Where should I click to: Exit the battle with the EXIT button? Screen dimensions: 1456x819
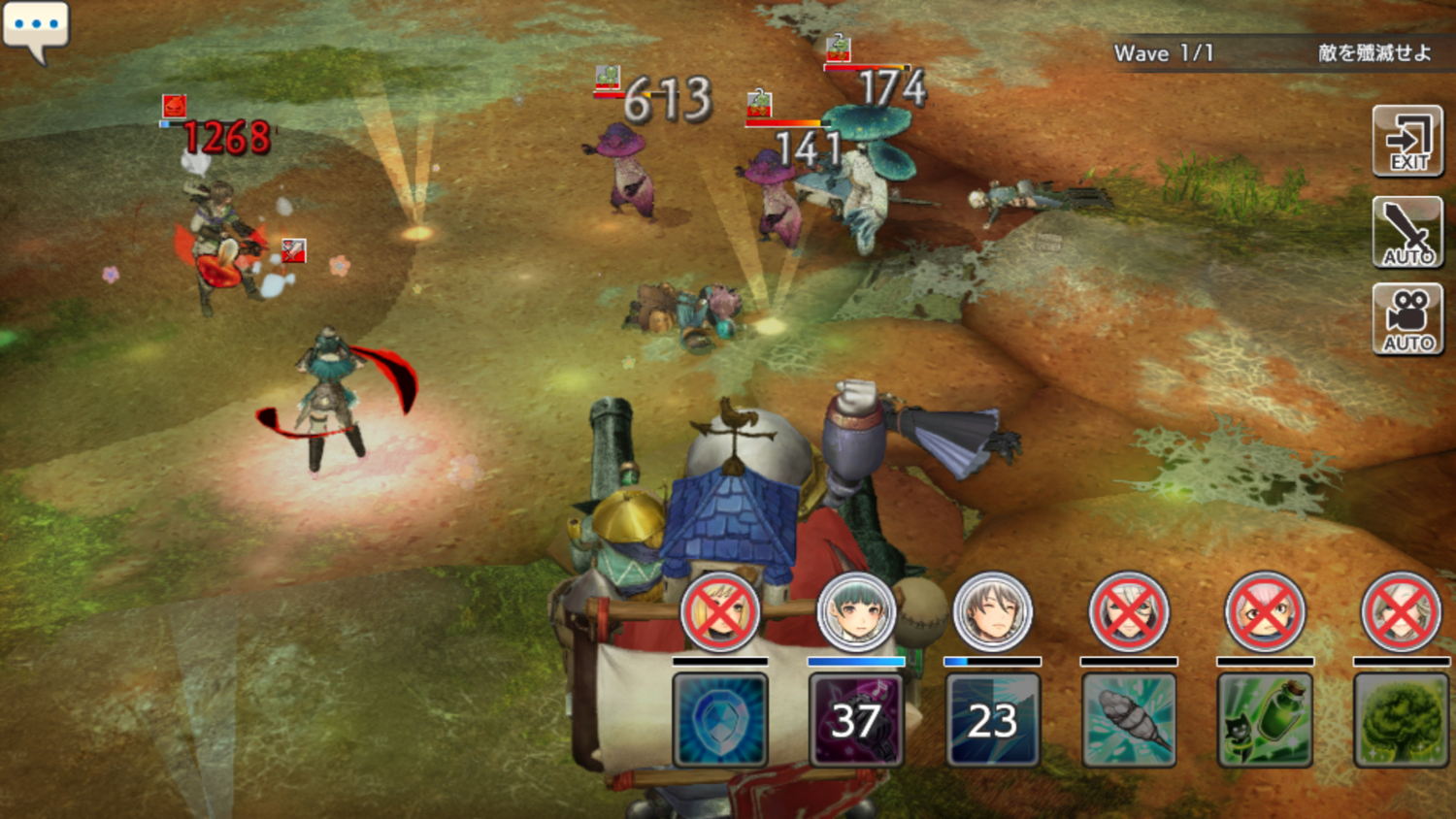[x=1407, y=142]
